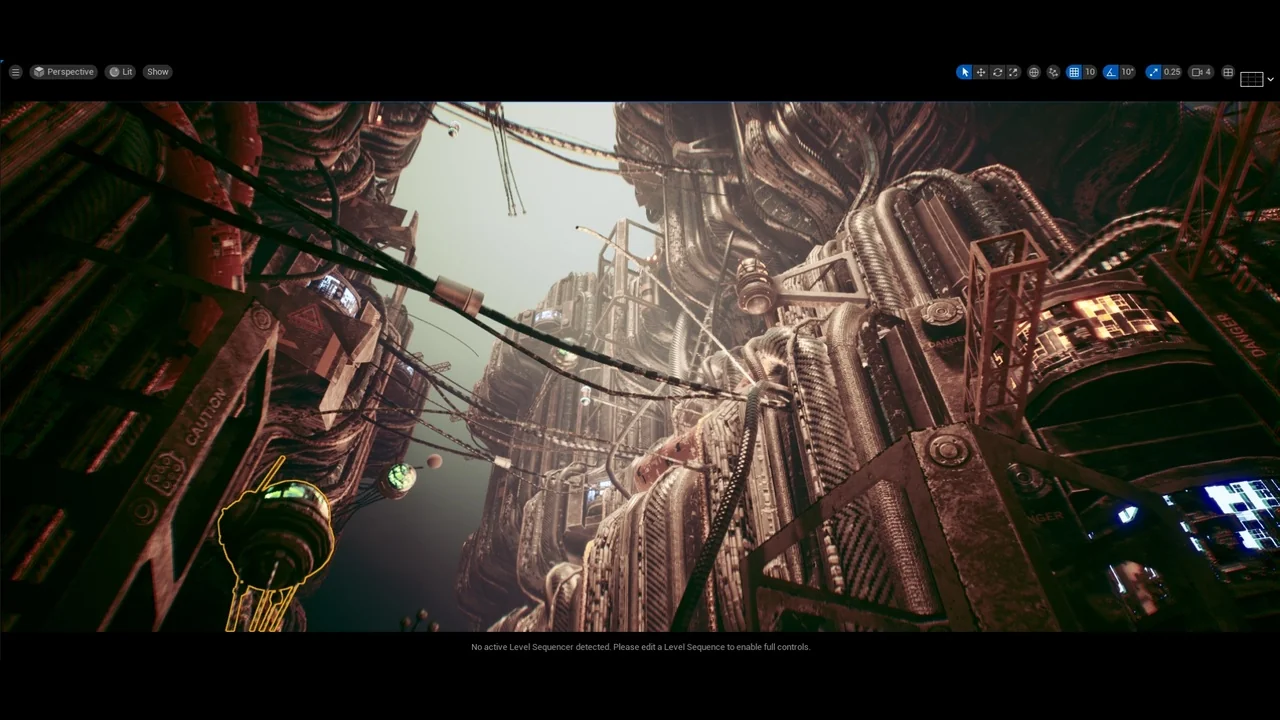The height and width of the screenshot is (720, 1280).
Task: Enable the Scale transform tool
Action: coord(1014,71)
